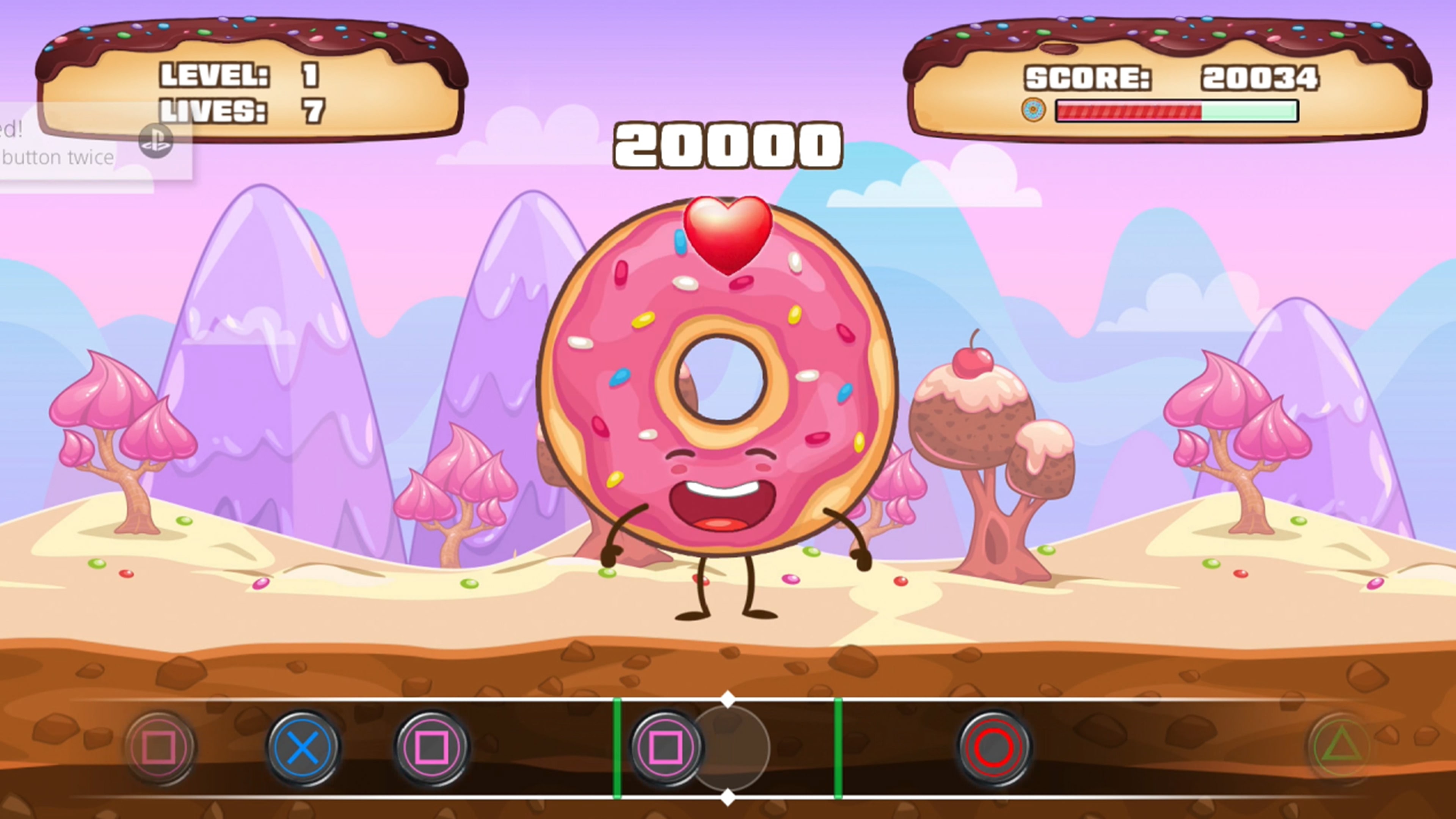
Task: Click the leftmost Square button prompt
Action: tap(160, 747)
